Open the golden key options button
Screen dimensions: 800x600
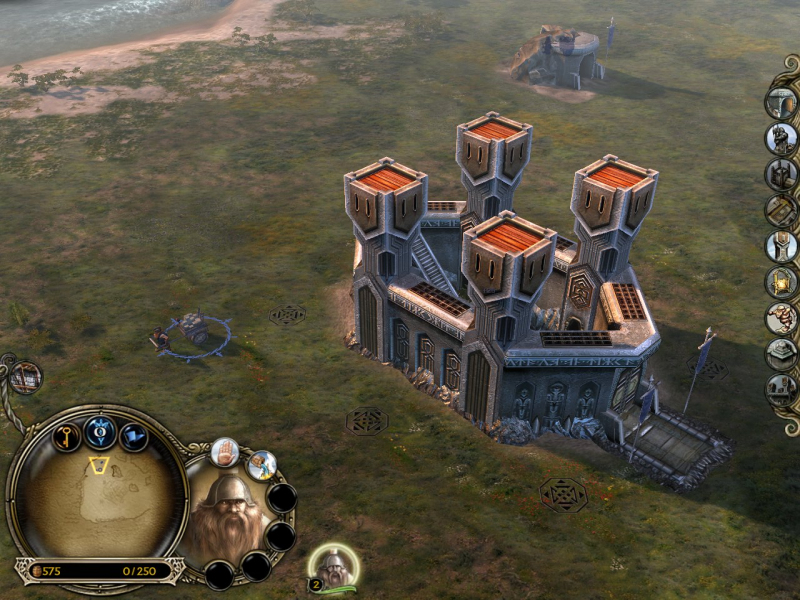click(67, 437)
